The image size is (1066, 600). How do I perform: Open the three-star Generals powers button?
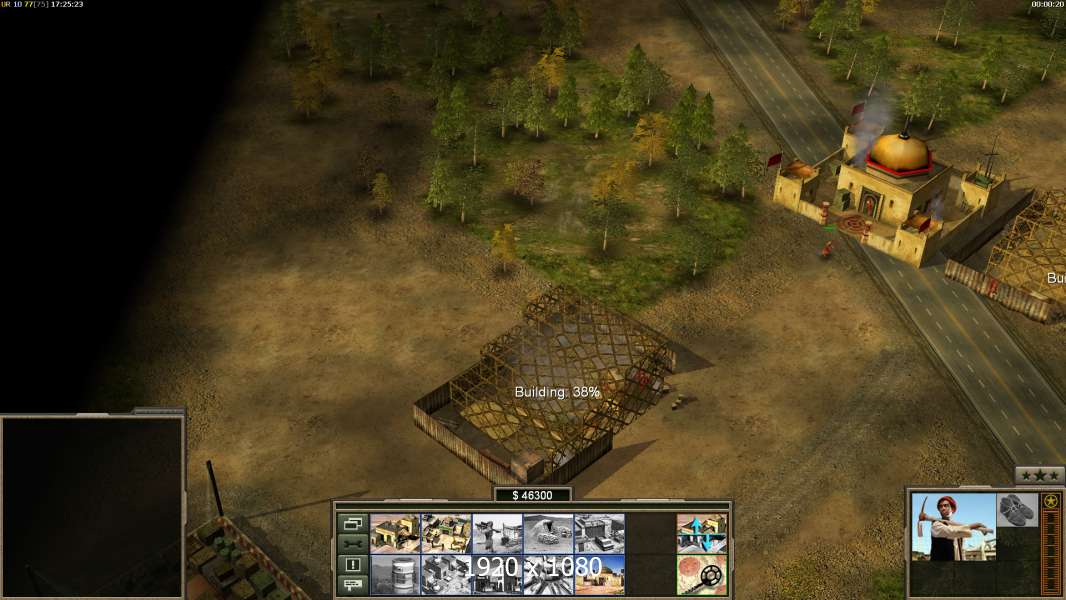1040,476
